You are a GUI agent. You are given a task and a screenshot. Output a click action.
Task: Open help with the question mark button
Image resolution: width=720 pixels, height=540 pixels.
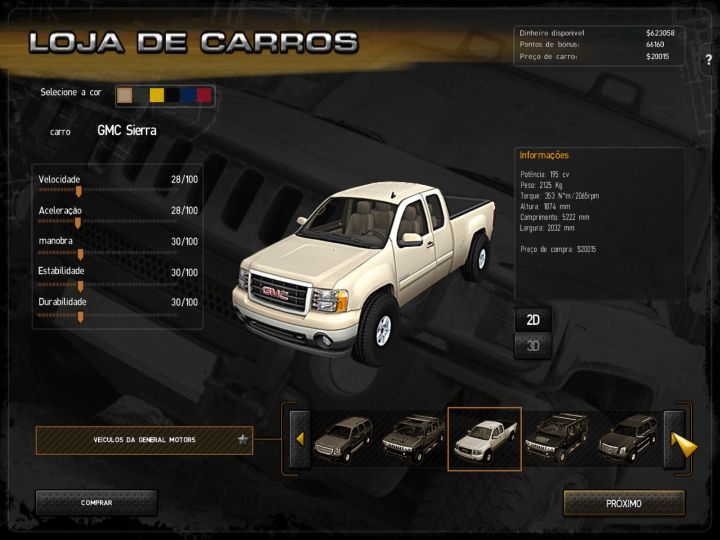pyautogui.click(x=708, y=60)
